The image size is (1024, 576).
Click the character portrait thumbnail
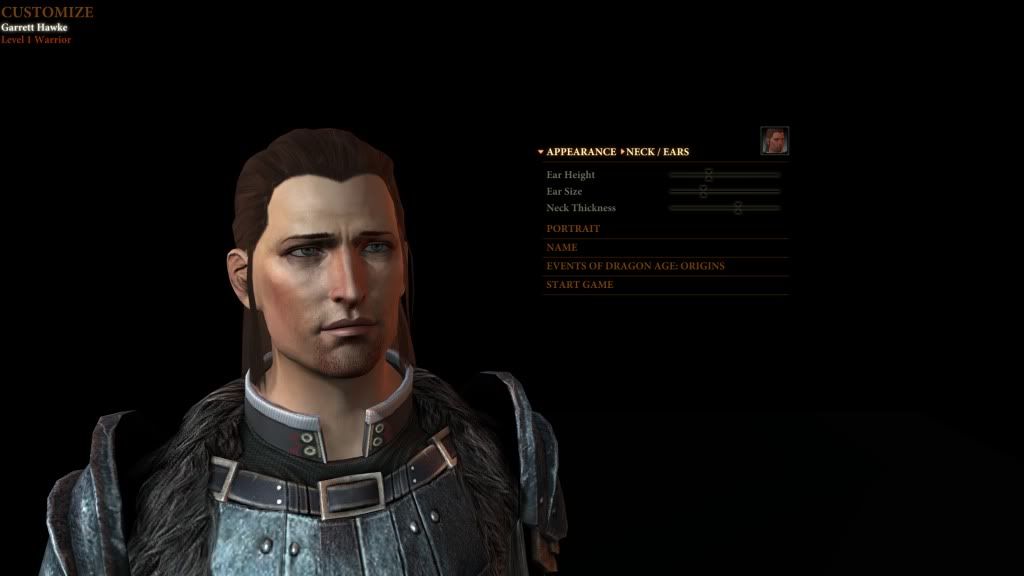774,141
